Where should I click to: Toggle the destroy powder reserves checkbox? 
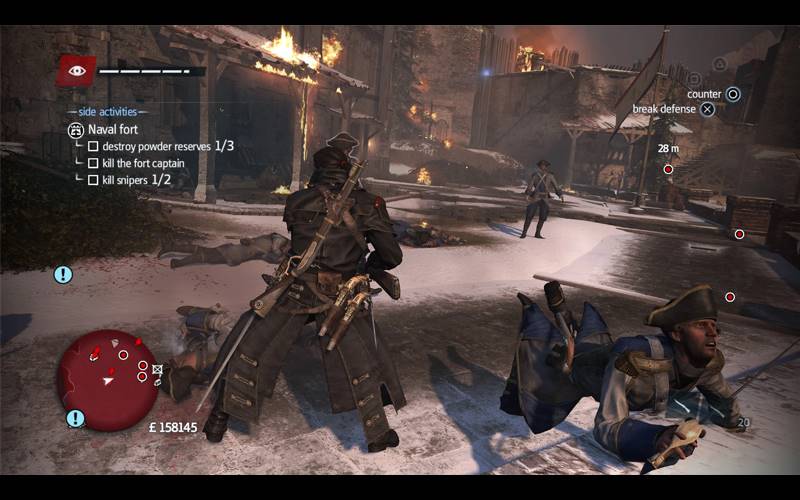click(93, 146)
